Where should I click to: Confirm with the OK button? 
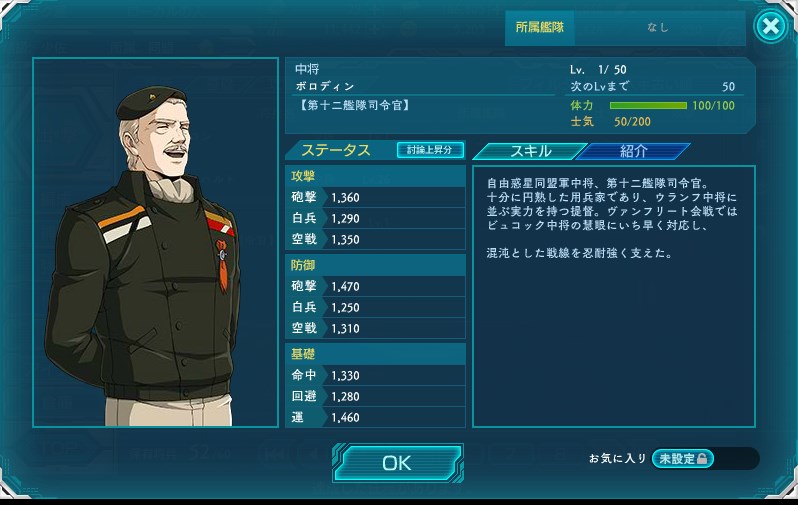point(397,463)
